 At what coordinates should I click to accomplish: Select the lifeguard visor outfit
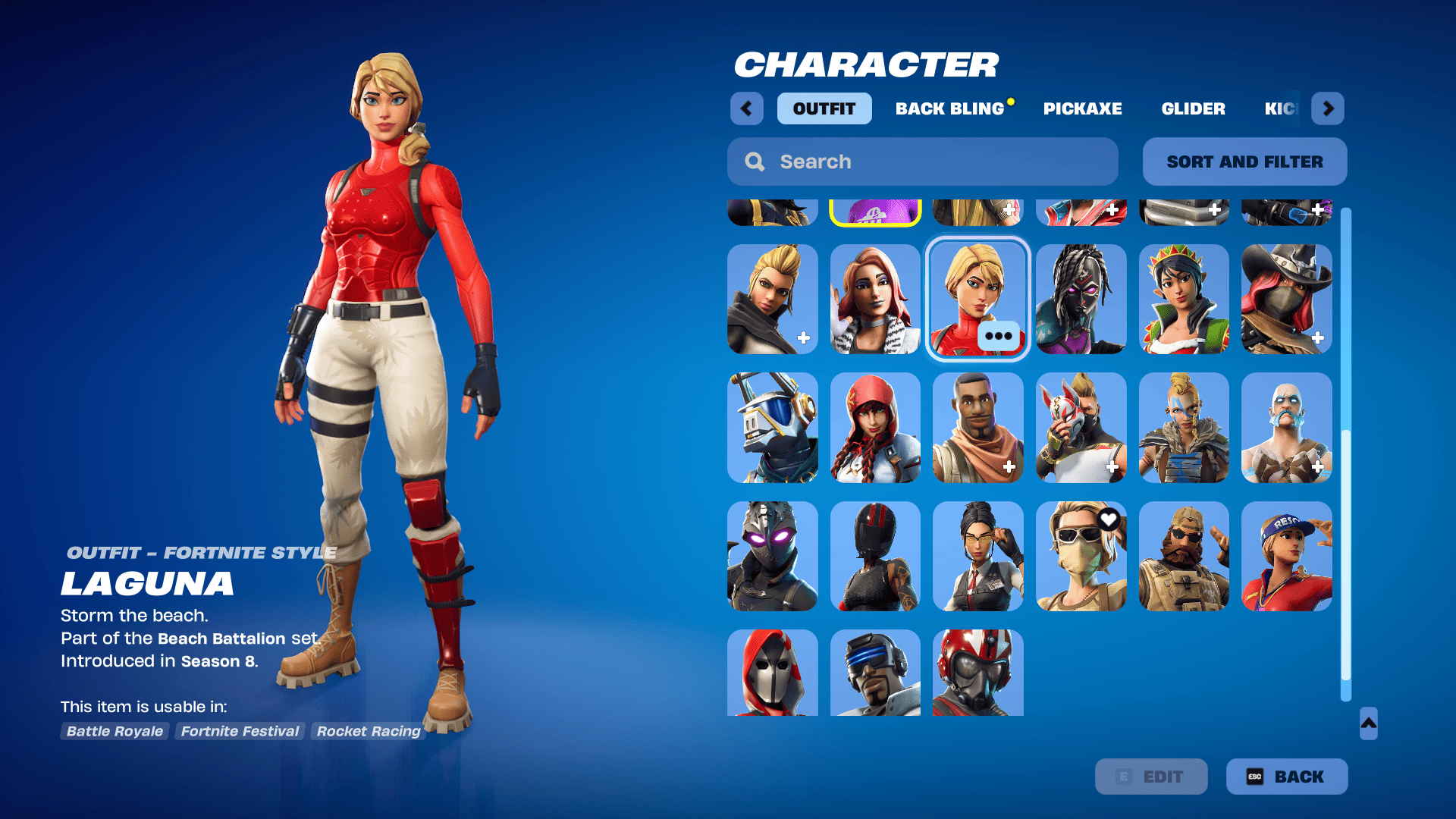pyautogui.click(x=1286, y=556)
